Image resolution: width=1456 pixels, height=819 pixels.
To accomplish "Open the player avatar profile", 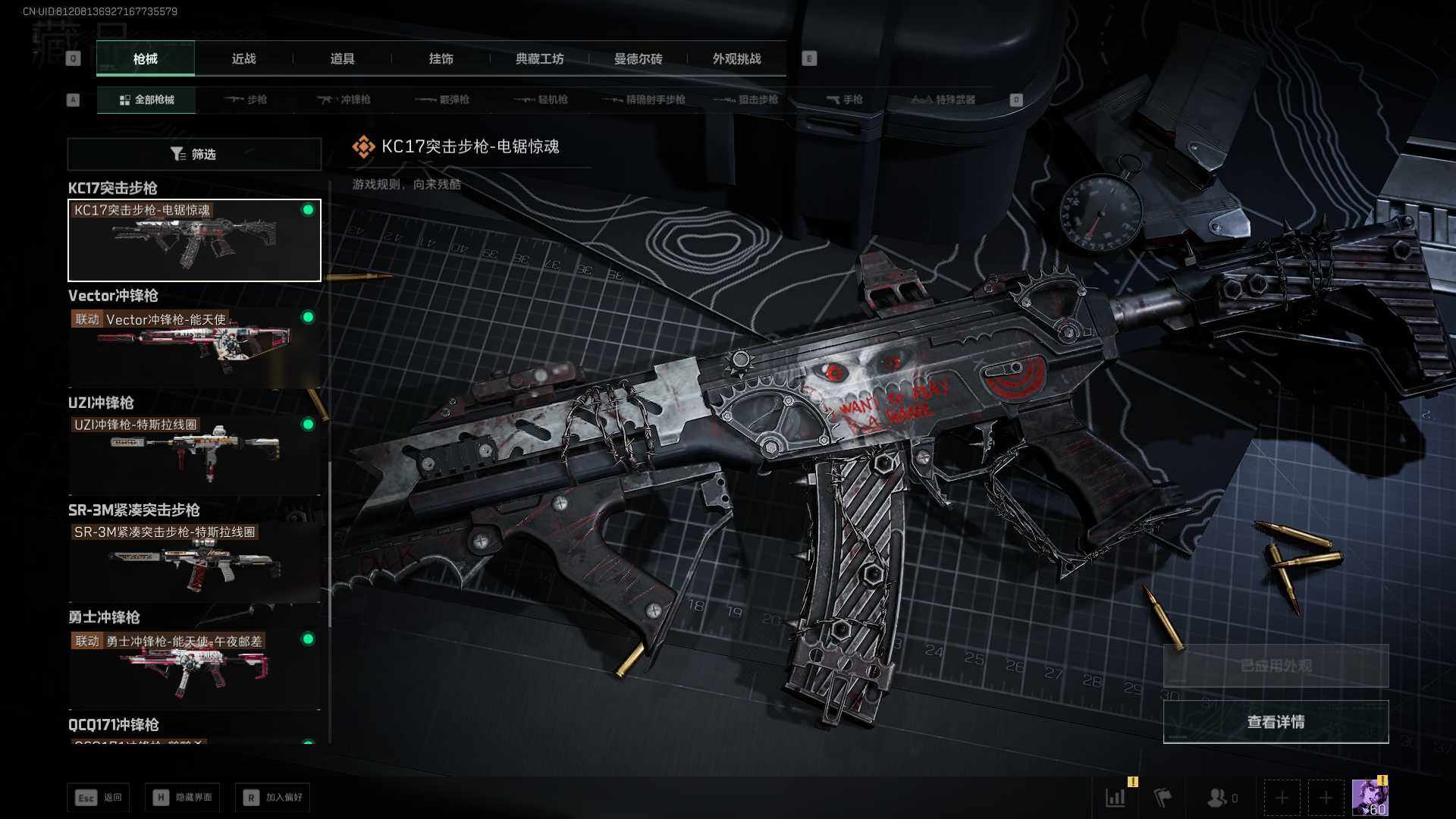I will click(1370, 798).
